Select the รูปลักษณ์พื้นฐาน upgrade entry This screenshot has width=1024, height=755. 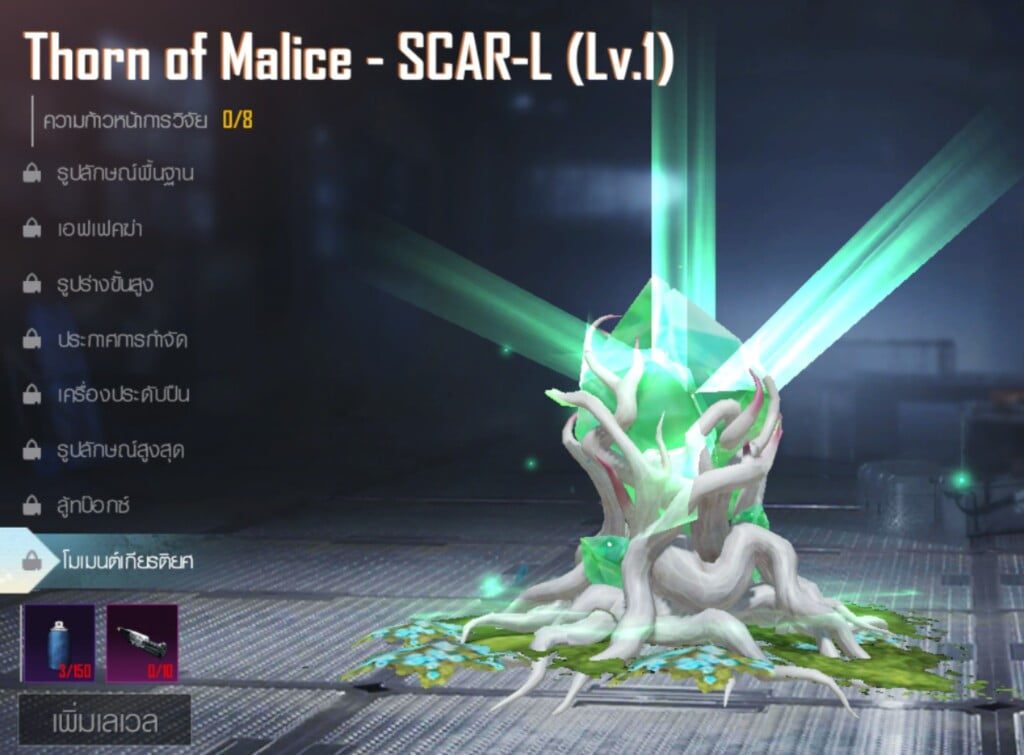[124, 173]
